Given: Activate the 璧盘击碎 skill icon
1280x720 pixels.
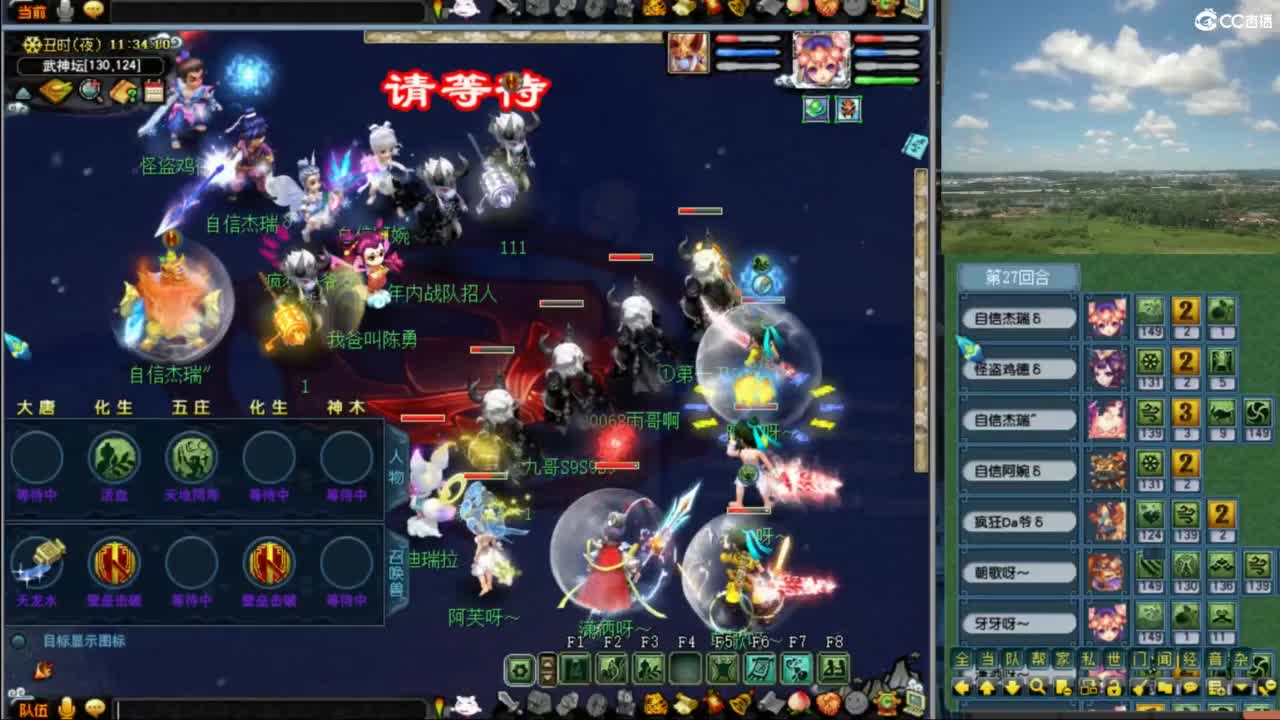Looking at the screenshot, I should coord(113,570).
